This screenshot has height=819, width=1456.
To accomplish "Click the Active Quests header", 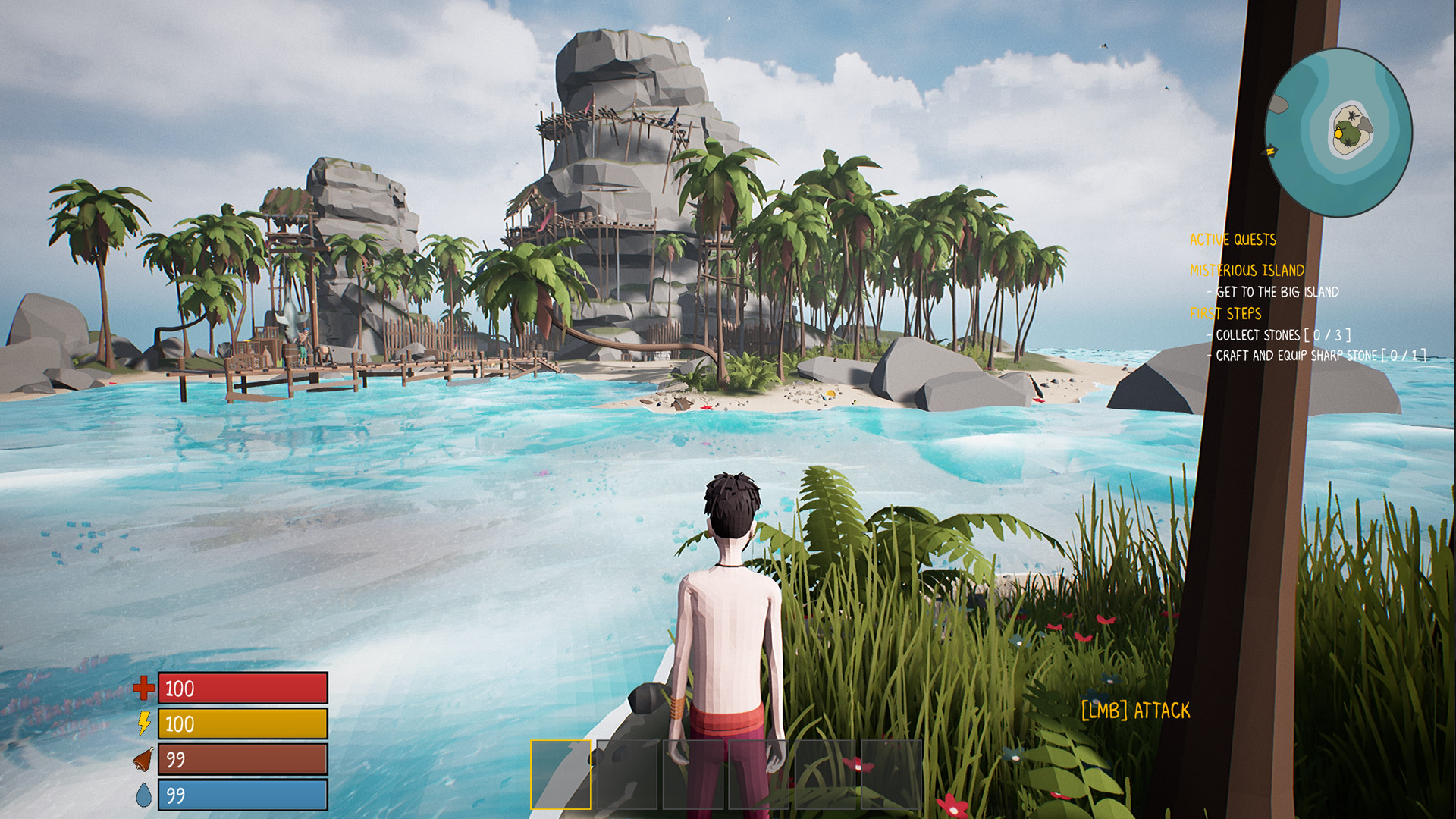I will tap(1232, 240).
